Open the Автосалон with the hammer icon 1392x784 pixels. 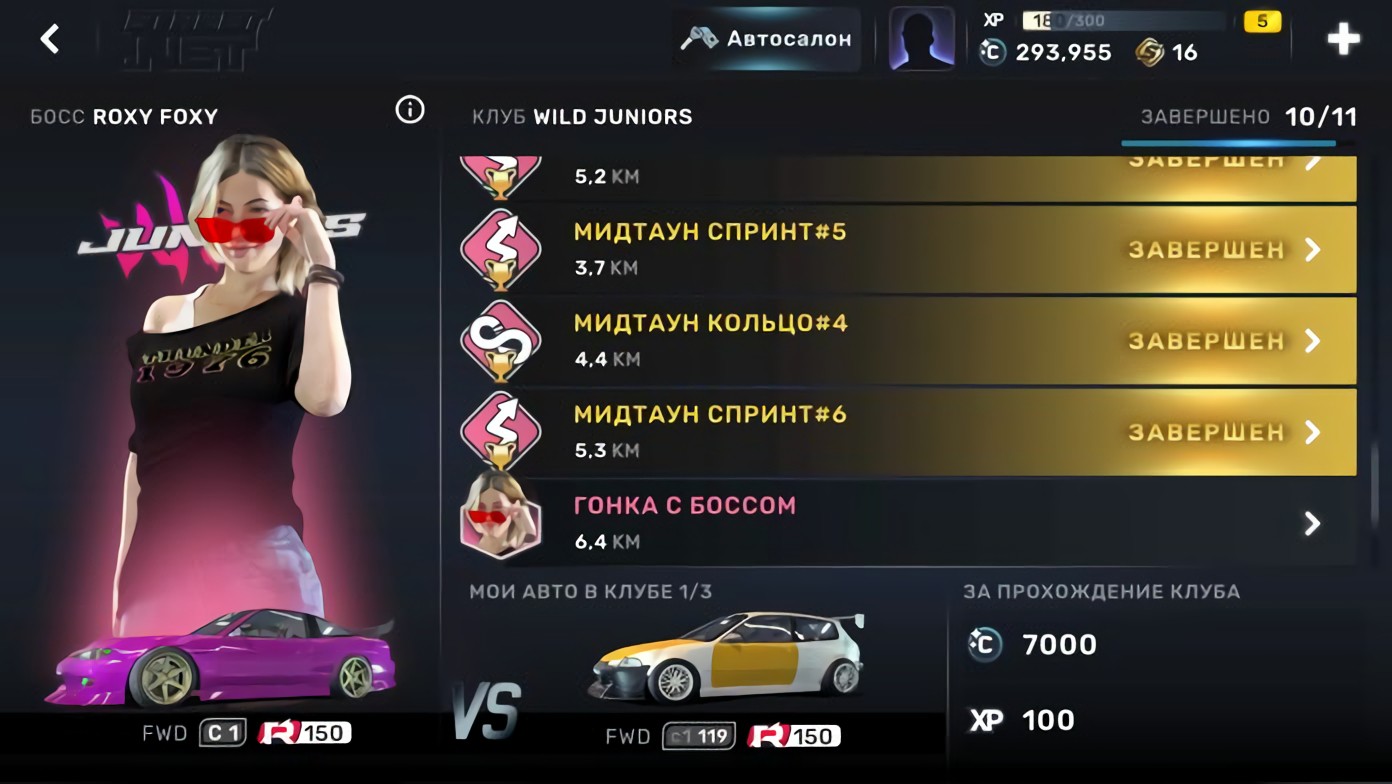coord(764,40)
